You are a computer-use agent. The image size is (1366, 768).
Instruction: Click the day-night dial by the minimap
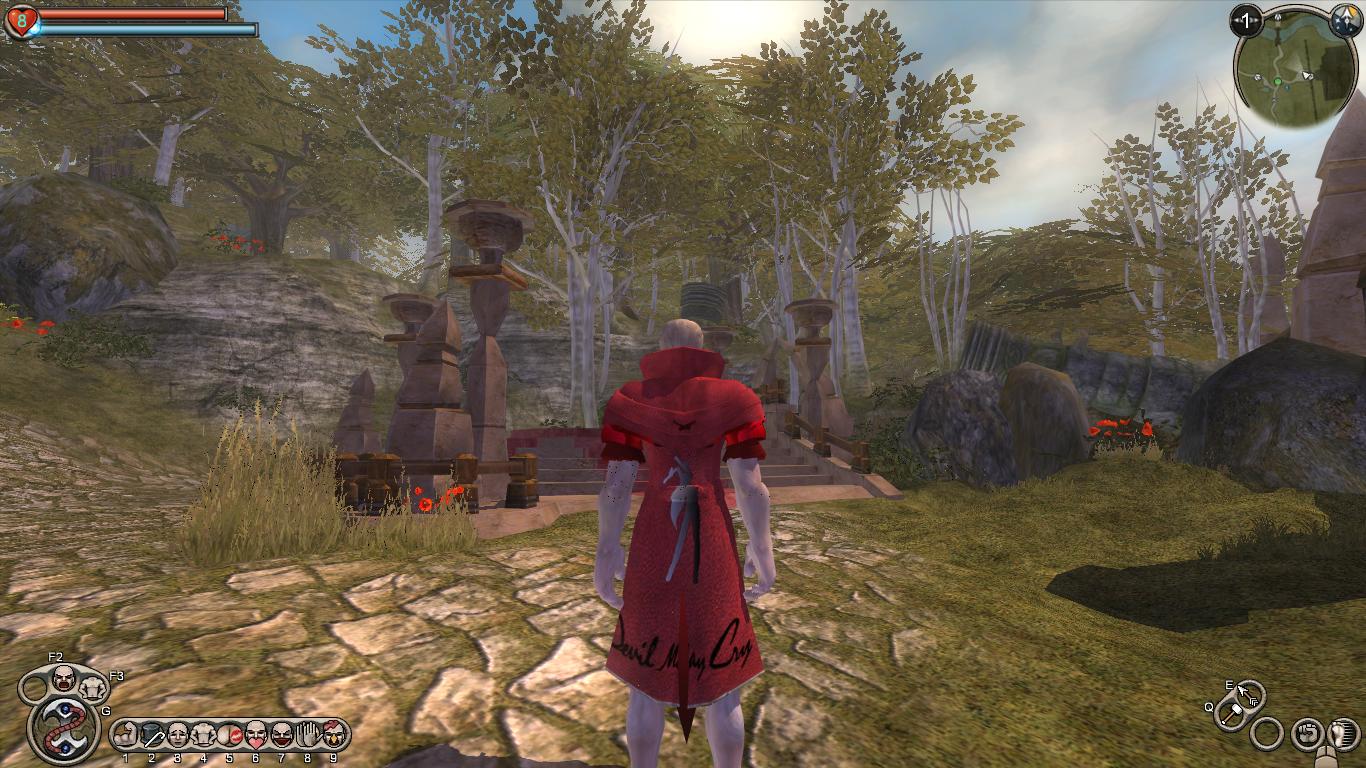1344,19
